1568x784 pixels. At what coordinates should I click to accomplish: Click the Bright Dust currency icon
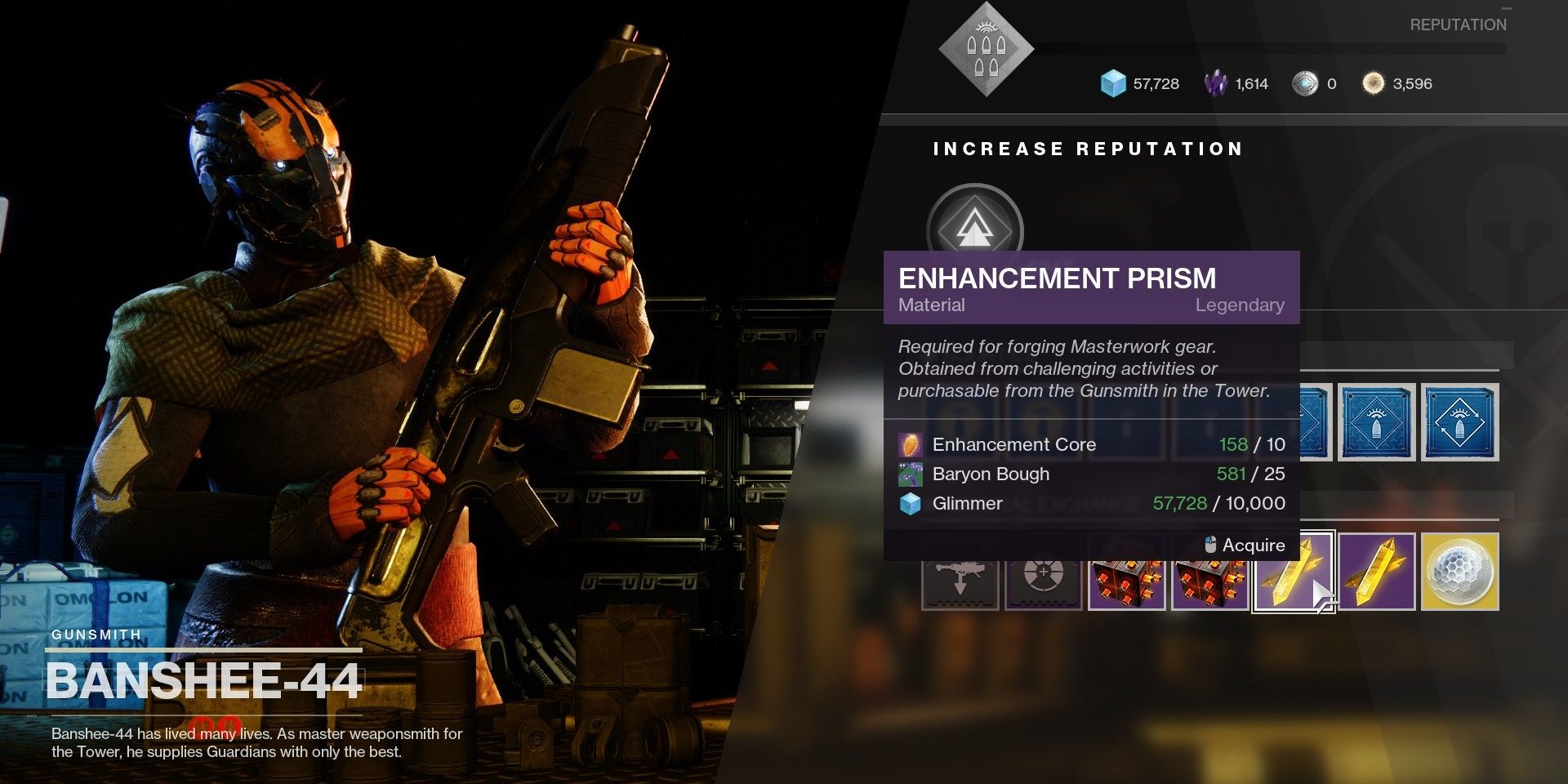tap(1374, 83)
